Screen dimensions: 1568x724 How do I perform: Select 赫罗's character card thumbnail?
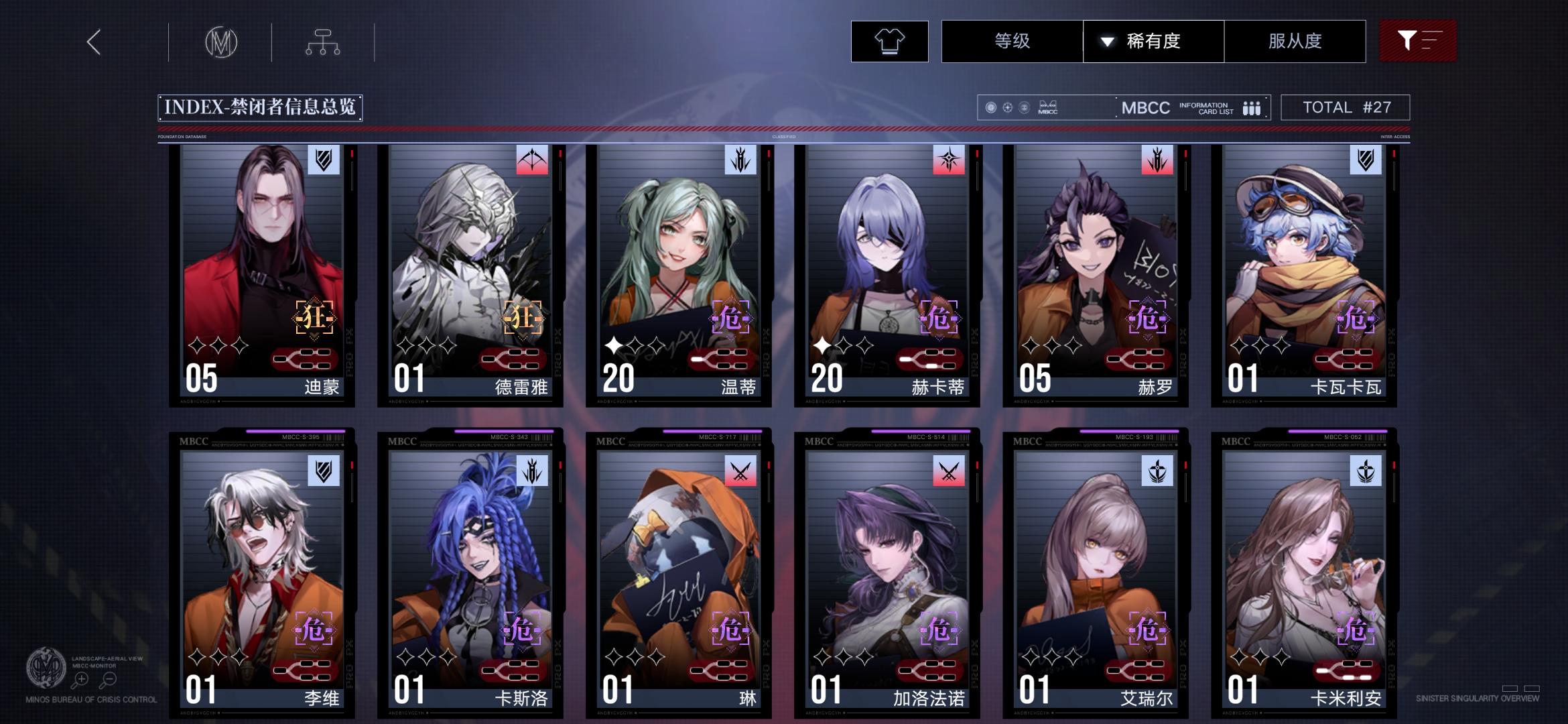click(1092, 268)
